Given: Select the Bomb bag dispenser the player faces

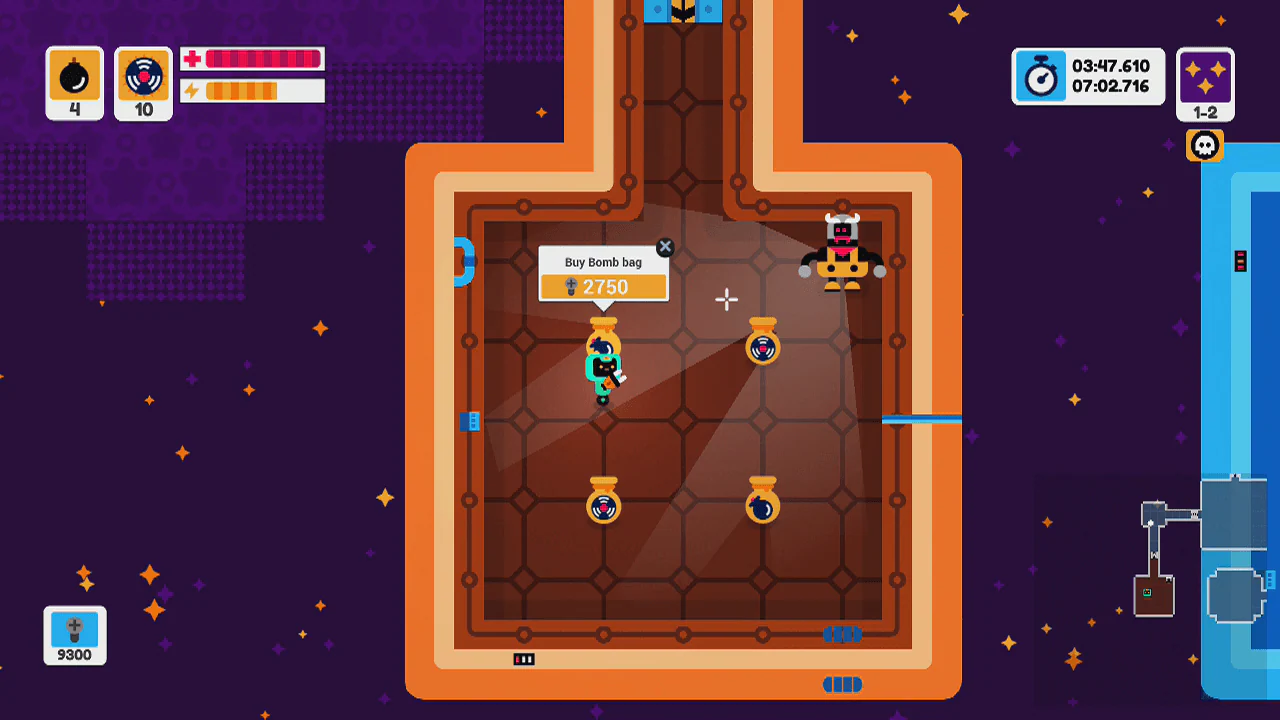Looking at the screenshot, I should 604,335.
